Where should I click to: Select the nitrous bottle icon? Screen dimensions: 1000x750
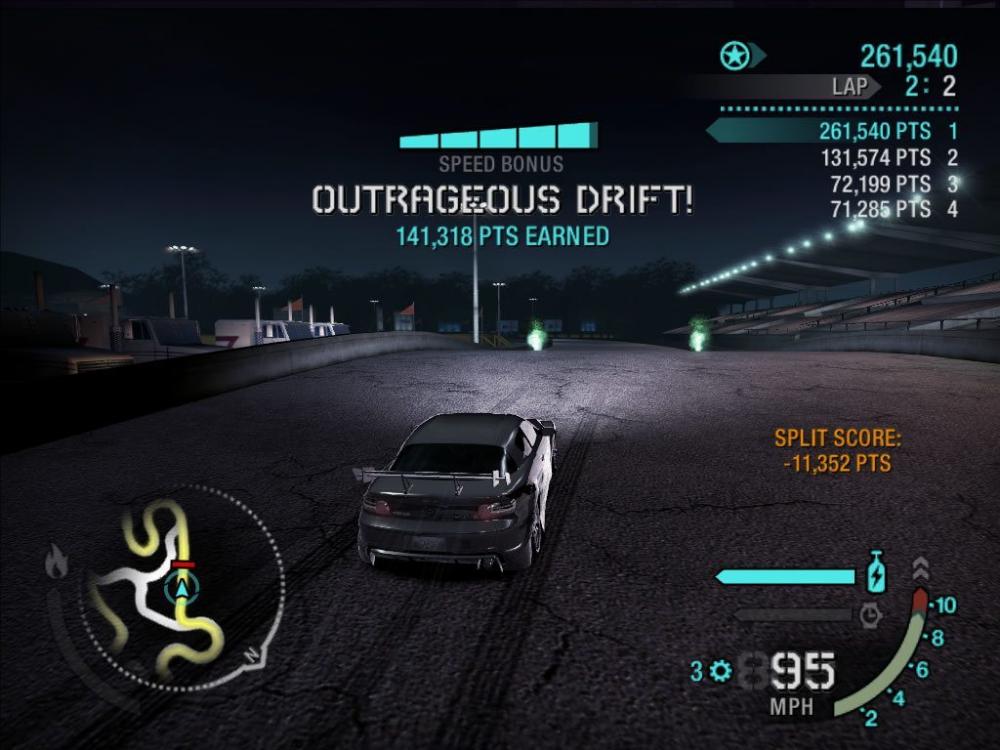click(x=875, y=575)
